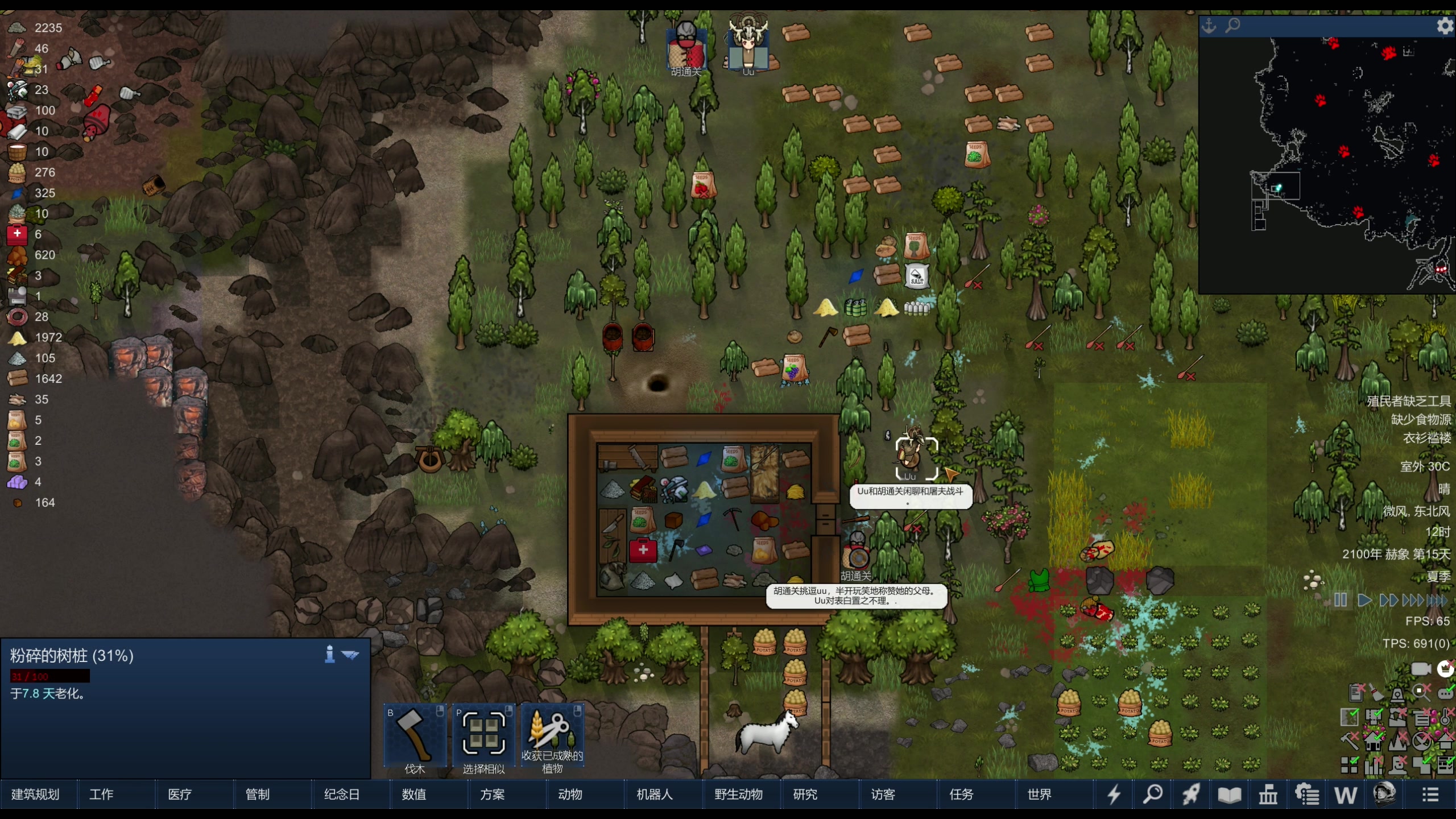Screen dimensions: 1456x819
Task: Pause the game with the pause button
Action: tap(1341, 600)
